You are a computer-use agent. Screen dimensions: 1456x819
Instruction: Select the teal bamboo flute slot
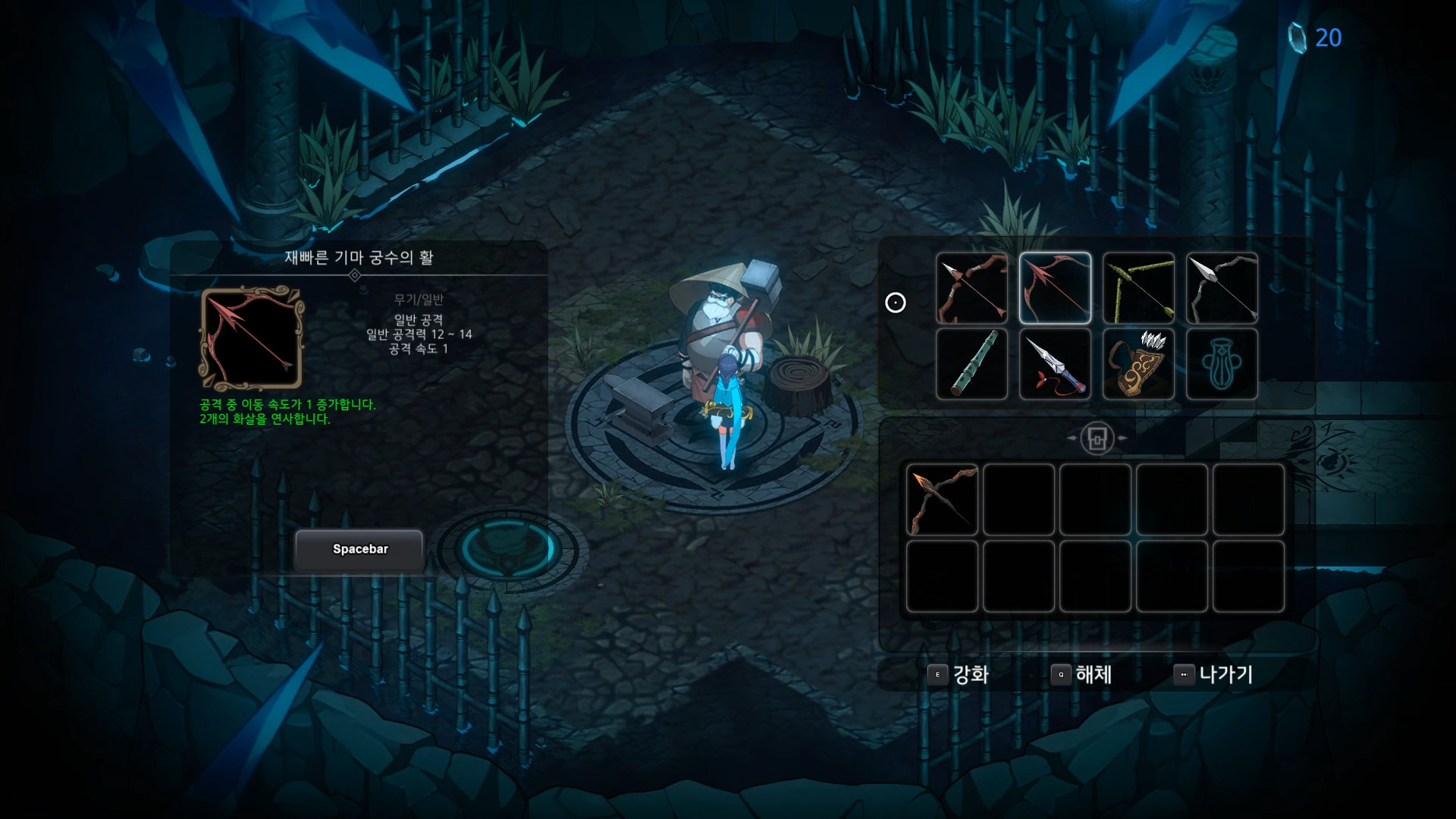pyautogui.click(x=971, y=364)
